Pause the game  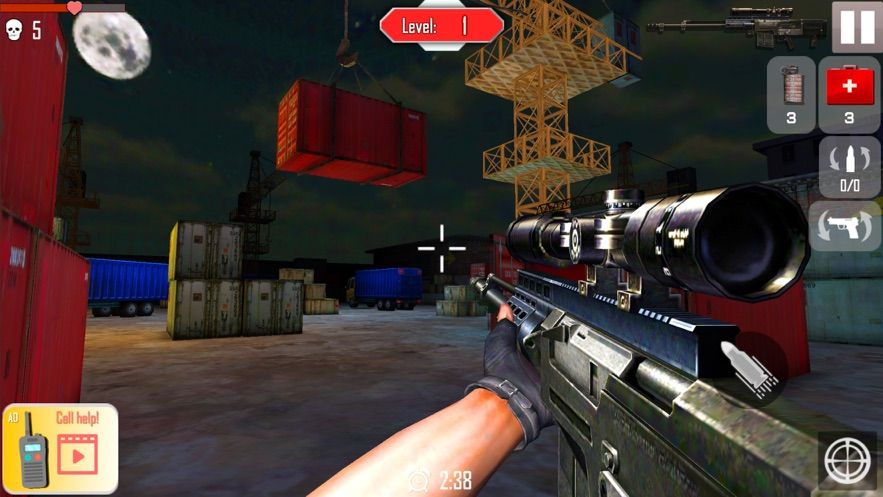[x=857, y=27]
